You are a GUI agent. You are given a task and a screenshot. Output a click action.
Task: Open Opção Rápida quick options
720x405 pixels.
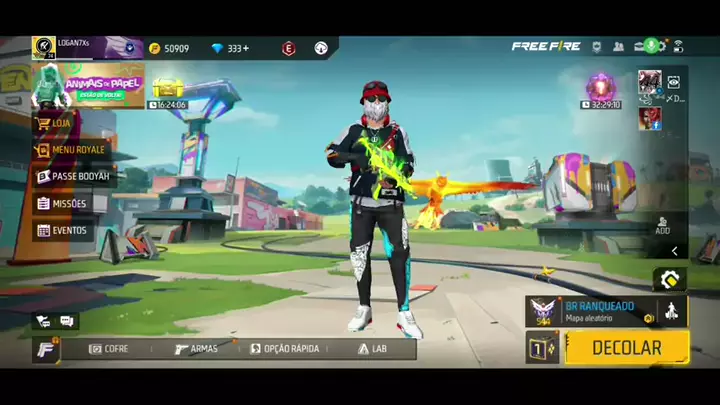pyautogui.click(x=284, y=349)
